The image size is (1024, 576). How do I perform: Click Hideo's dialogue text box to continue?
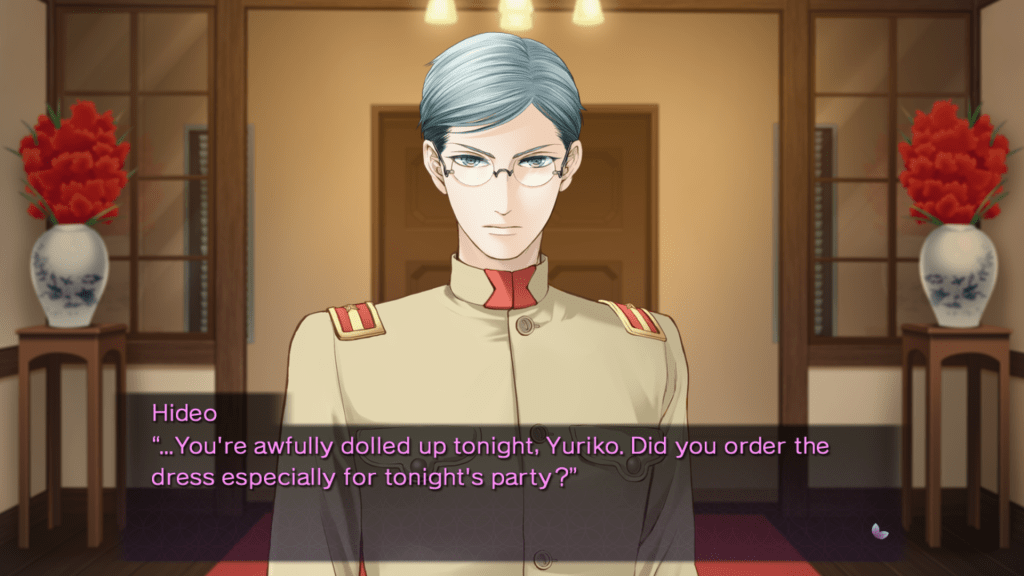click(490, 460)
